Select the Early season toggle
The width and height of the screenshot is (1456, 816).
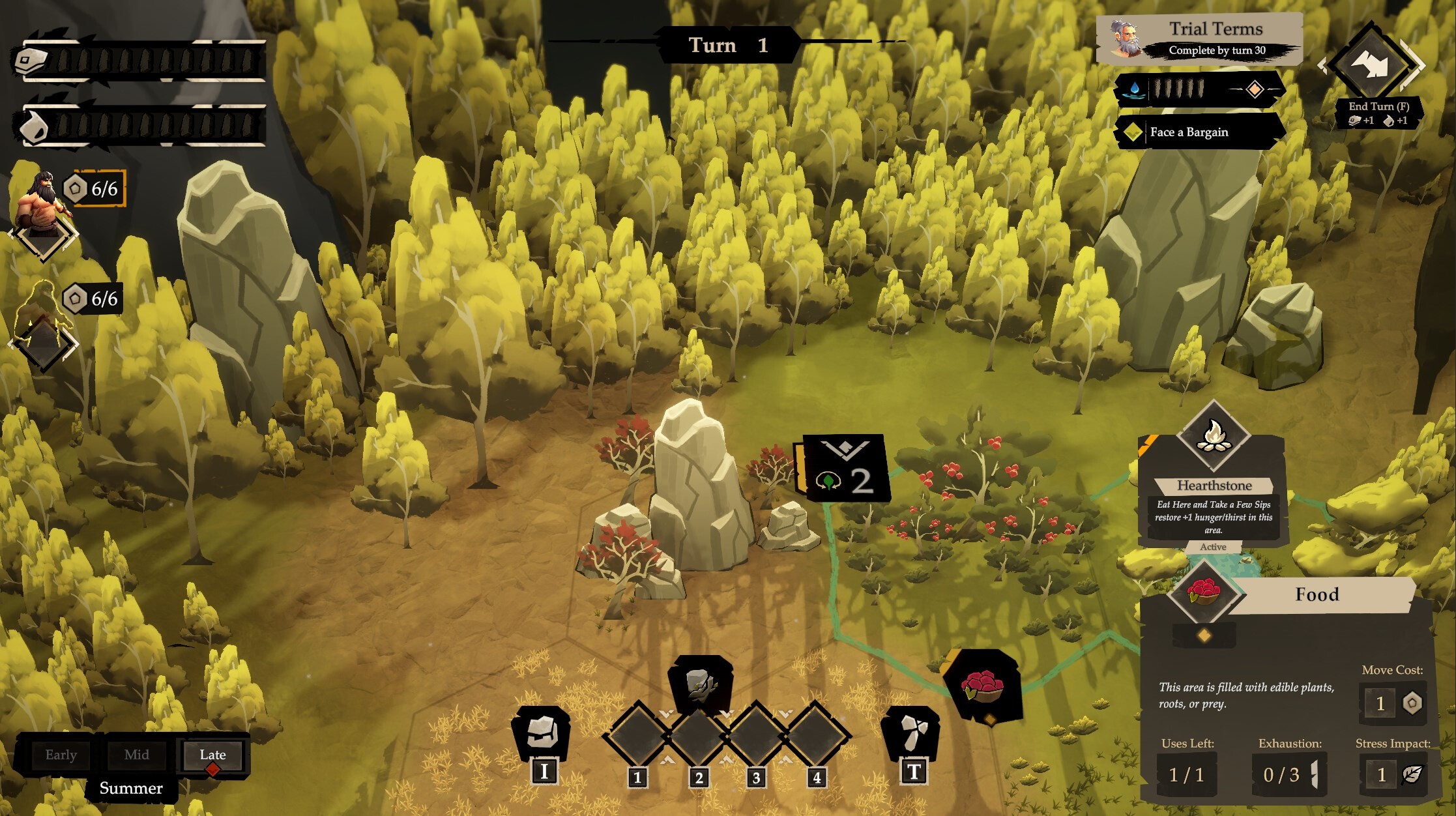point(61,755)
